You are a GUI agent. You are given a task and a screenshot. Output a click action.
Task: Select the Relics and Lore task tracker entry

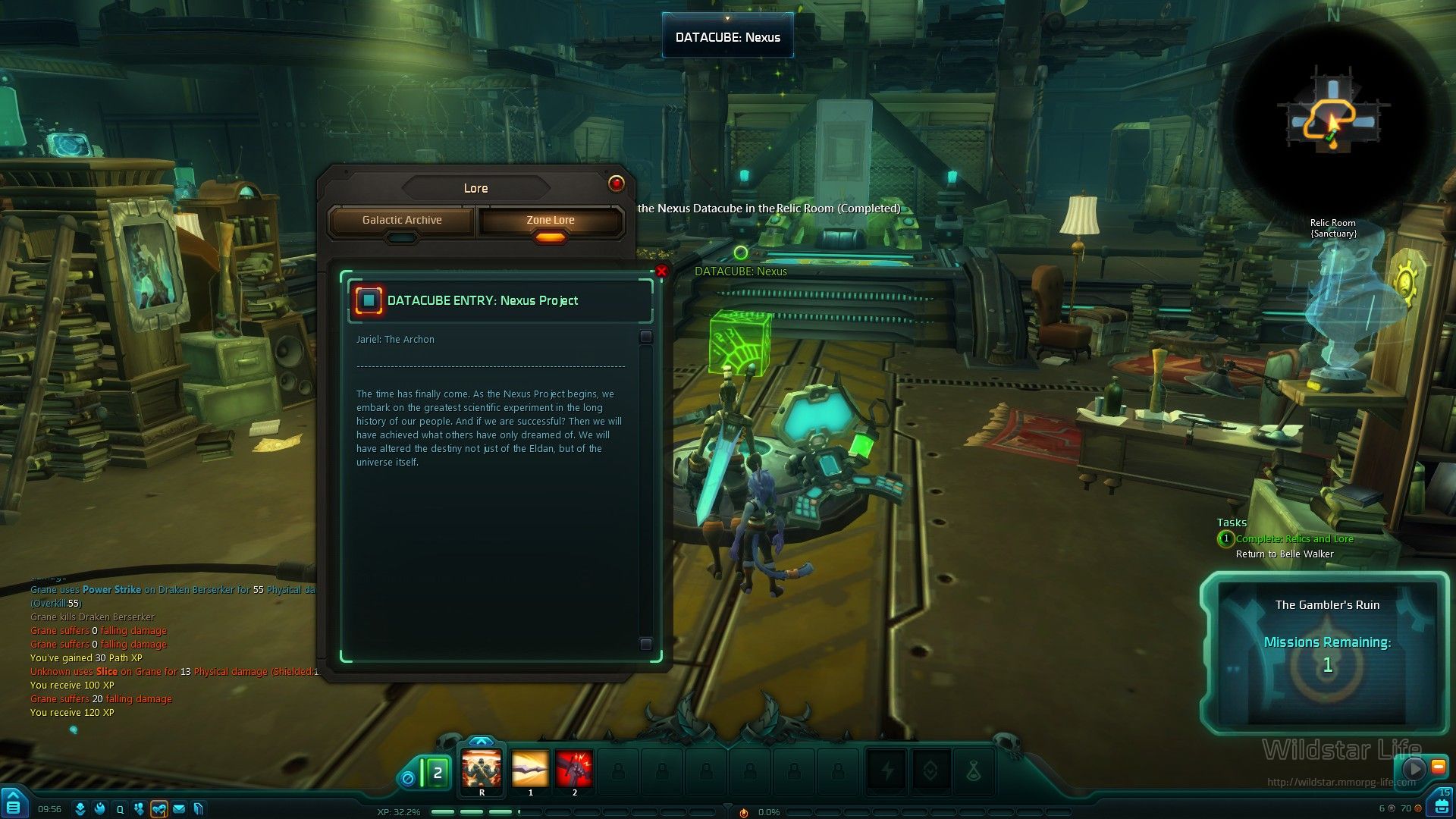(1294, 539)
